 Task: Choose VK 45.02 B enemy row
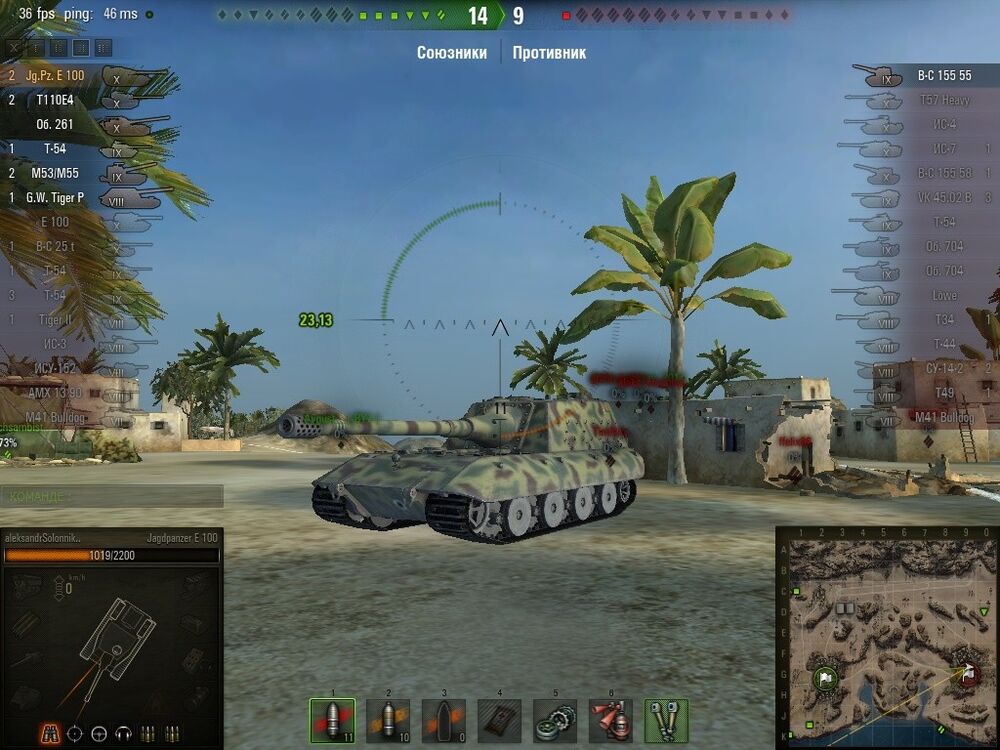coord(944,198)
